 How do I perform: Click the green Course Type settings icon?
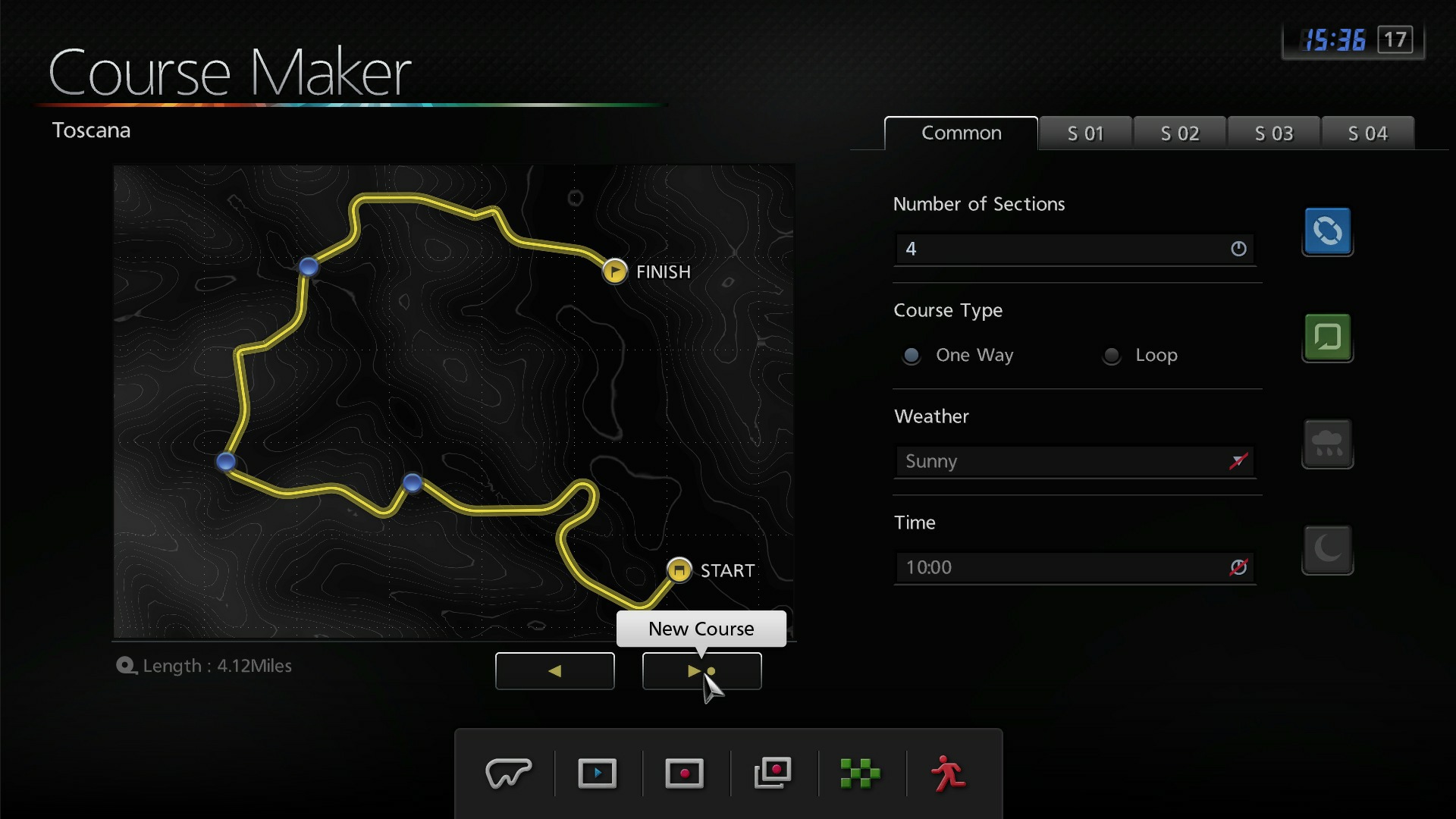(1328, 338)
